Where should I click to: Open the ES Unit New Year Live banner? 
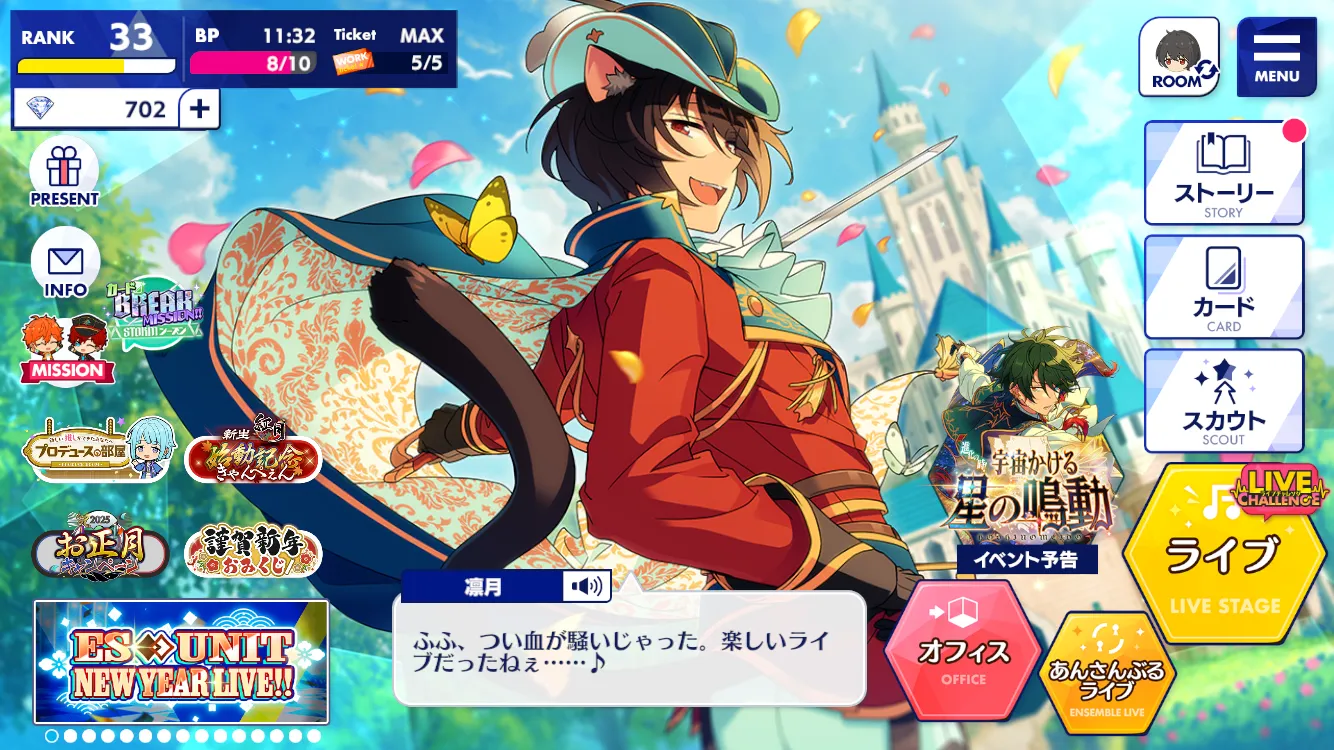pos(181,661)
